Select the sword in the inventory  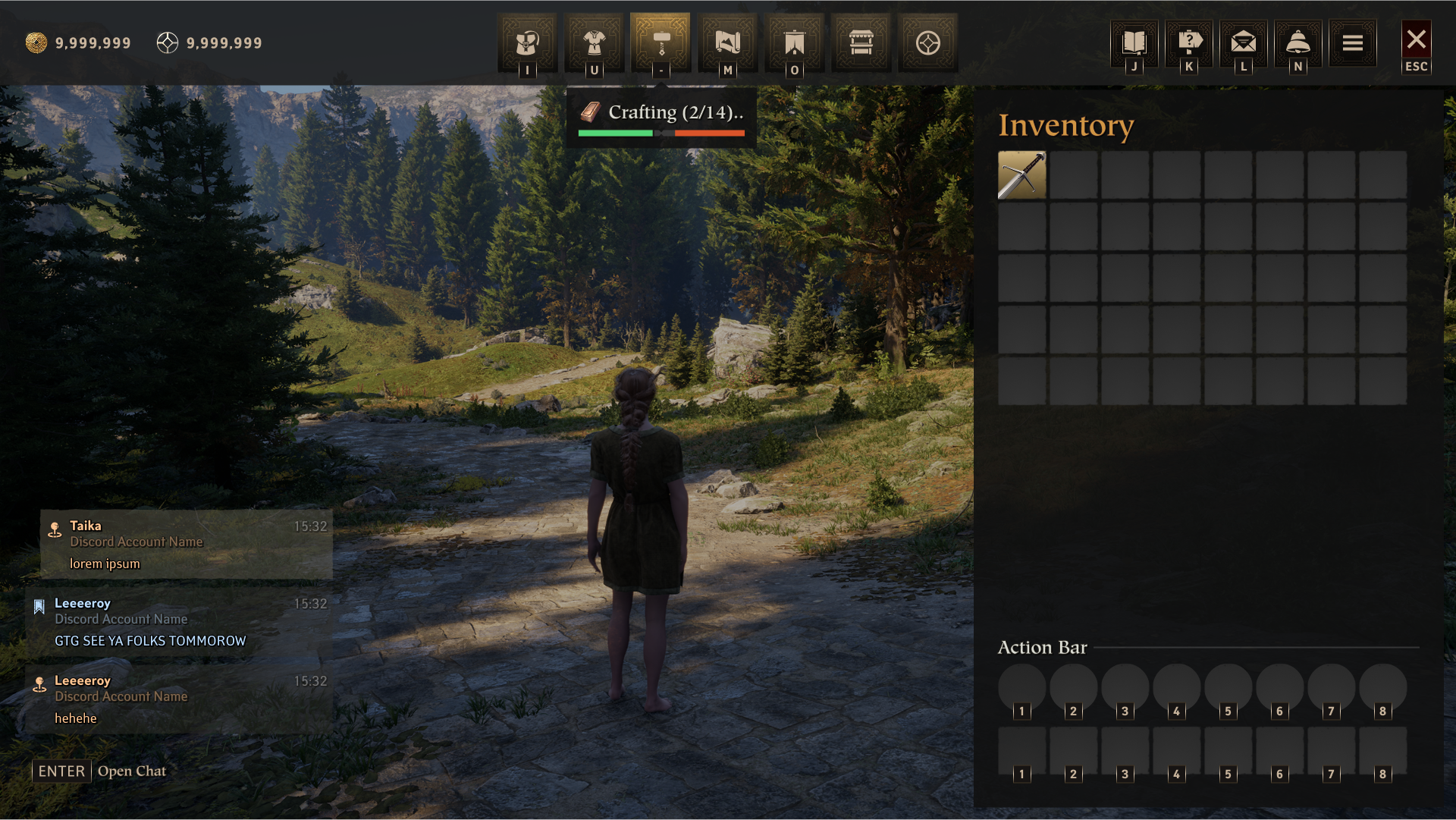(x=1021, y=175)
